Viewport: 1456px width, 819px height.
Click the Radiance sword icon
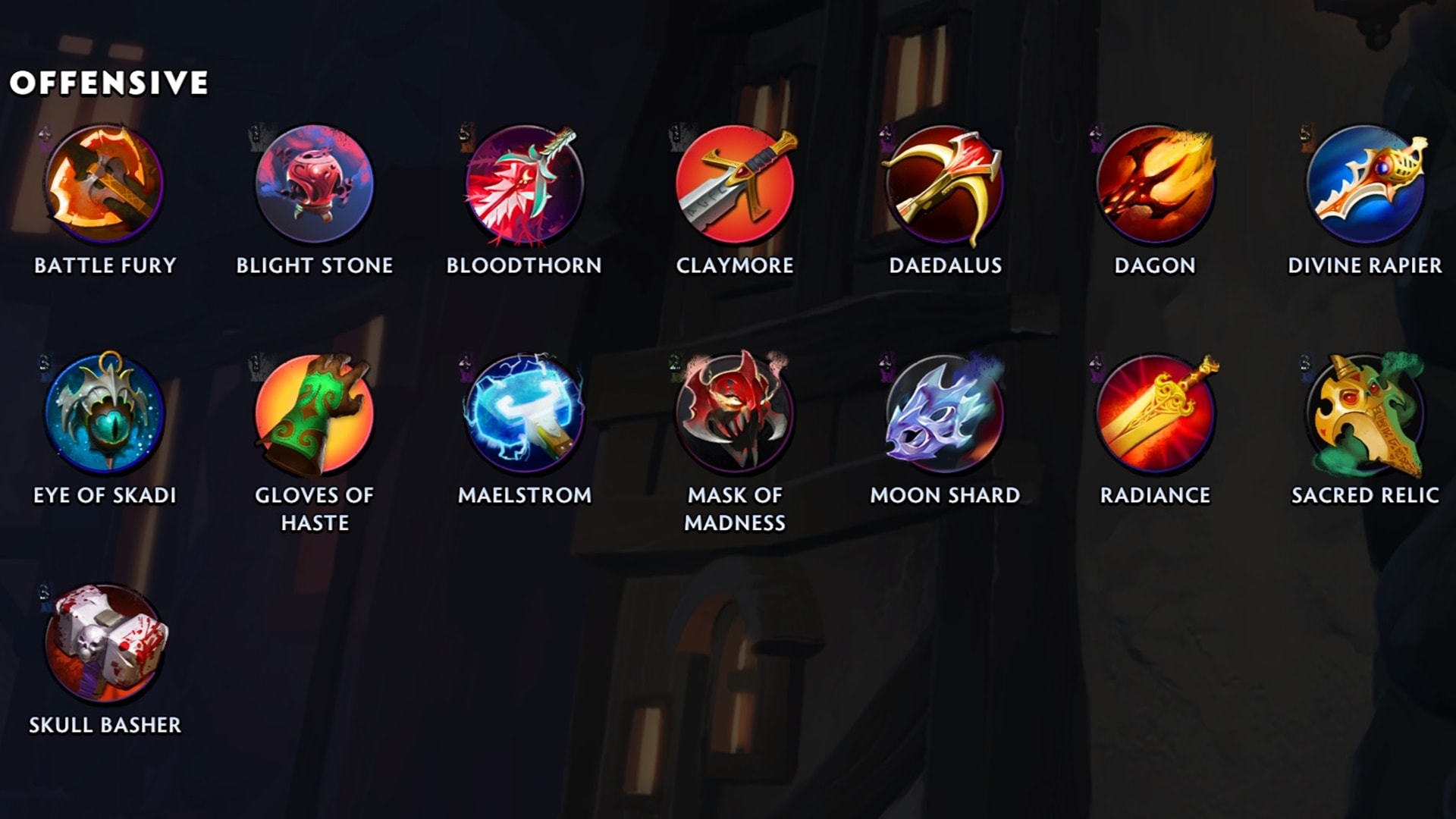[x=1155, y=414]
